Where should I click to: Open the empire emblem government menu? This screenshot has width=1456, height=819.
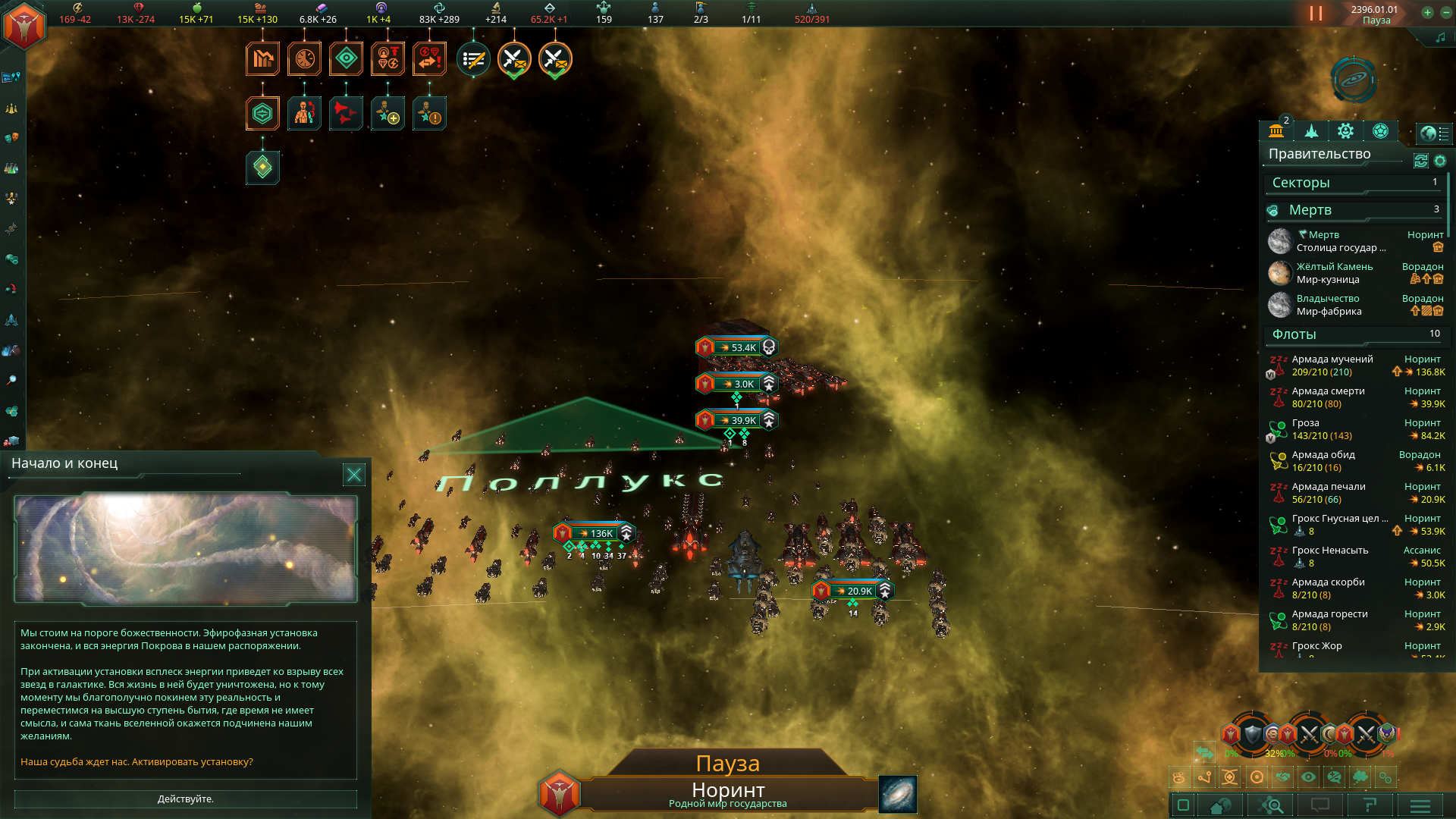coord(24,26)
